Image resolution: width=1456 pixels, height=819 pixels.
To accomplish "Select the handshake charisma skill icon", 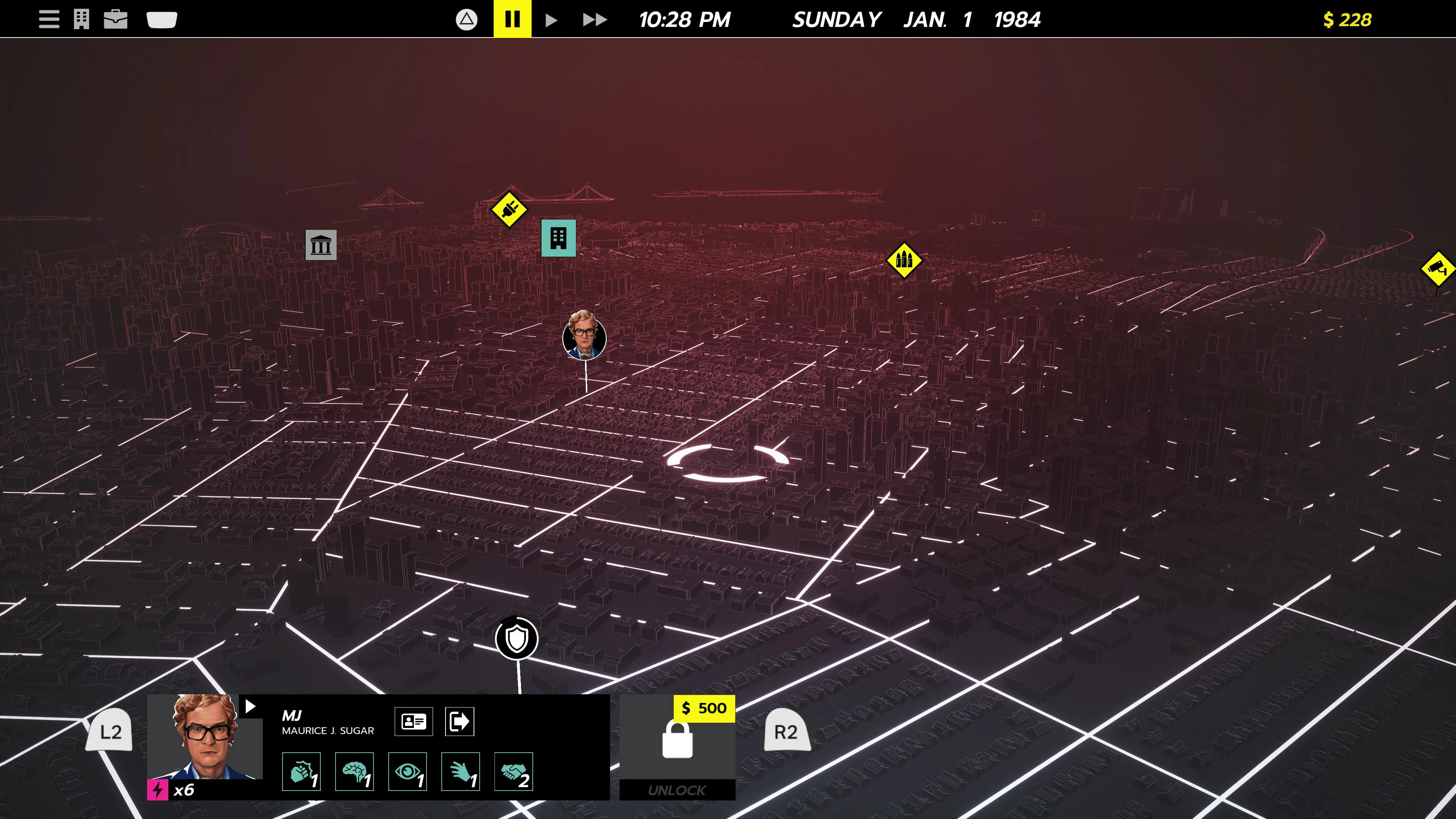I will click(513, 772).
